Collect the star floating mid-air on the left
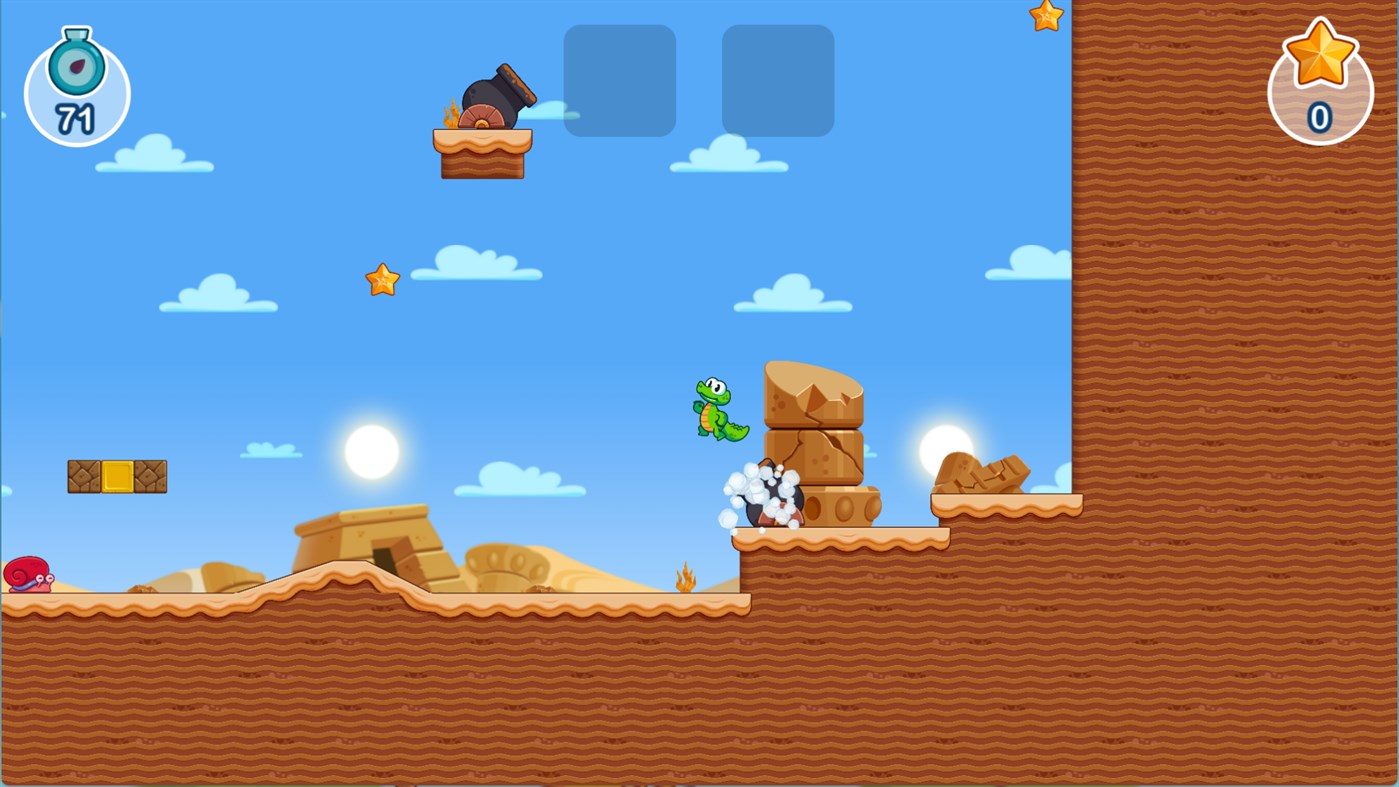Viewport: 1399px width, 787px height. tap(381, 278)
